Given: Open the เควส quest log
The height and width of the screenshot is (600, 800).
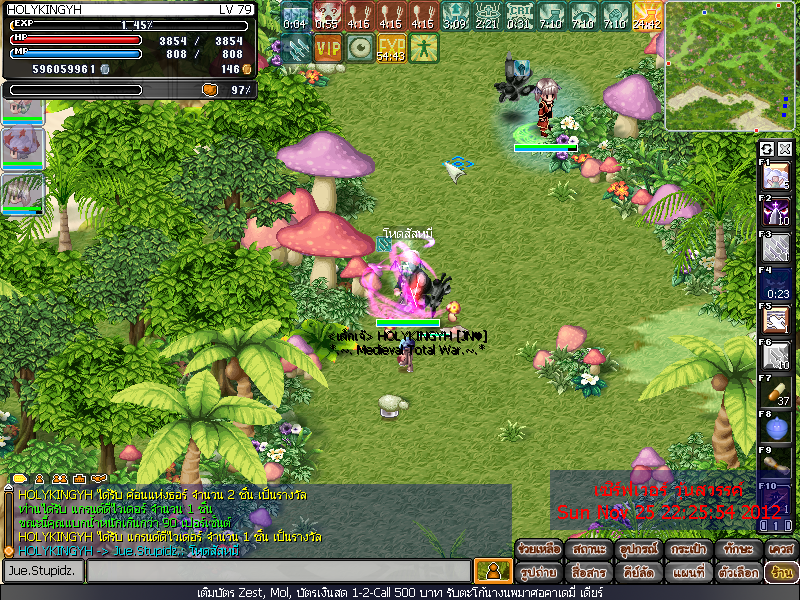Looking at the screenshot, I should (780, 549).
